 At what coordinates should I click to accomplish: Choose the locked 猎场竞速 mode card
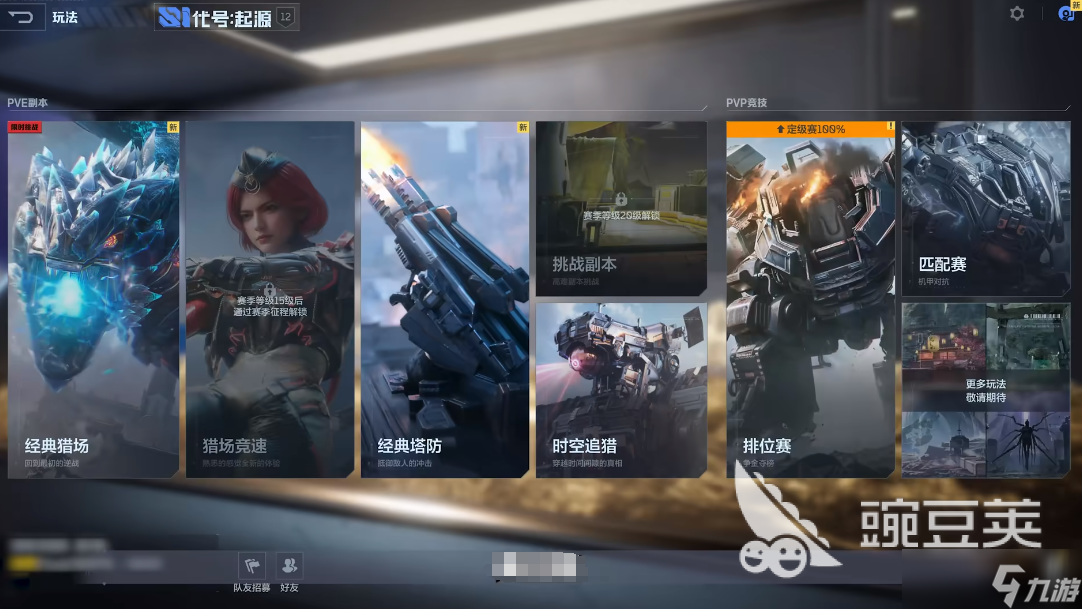pos(270,299)
